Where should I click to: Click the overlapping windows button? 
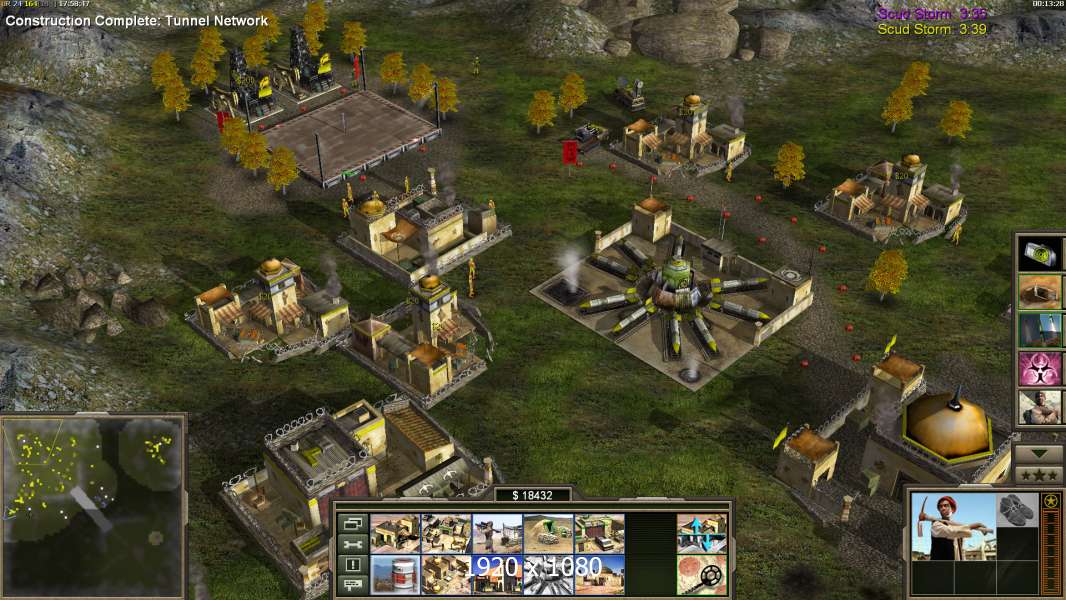351,523
